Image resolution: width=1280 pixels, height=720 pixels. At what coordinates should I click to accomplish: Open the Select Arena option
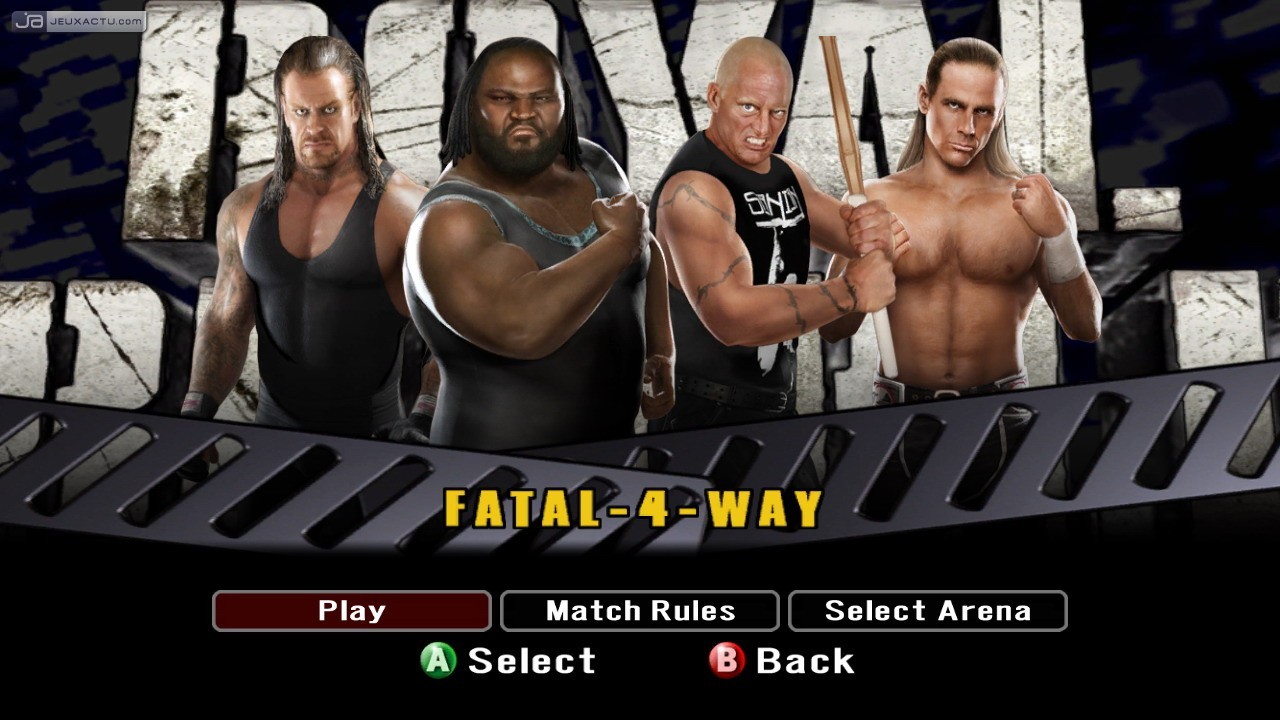928,610
